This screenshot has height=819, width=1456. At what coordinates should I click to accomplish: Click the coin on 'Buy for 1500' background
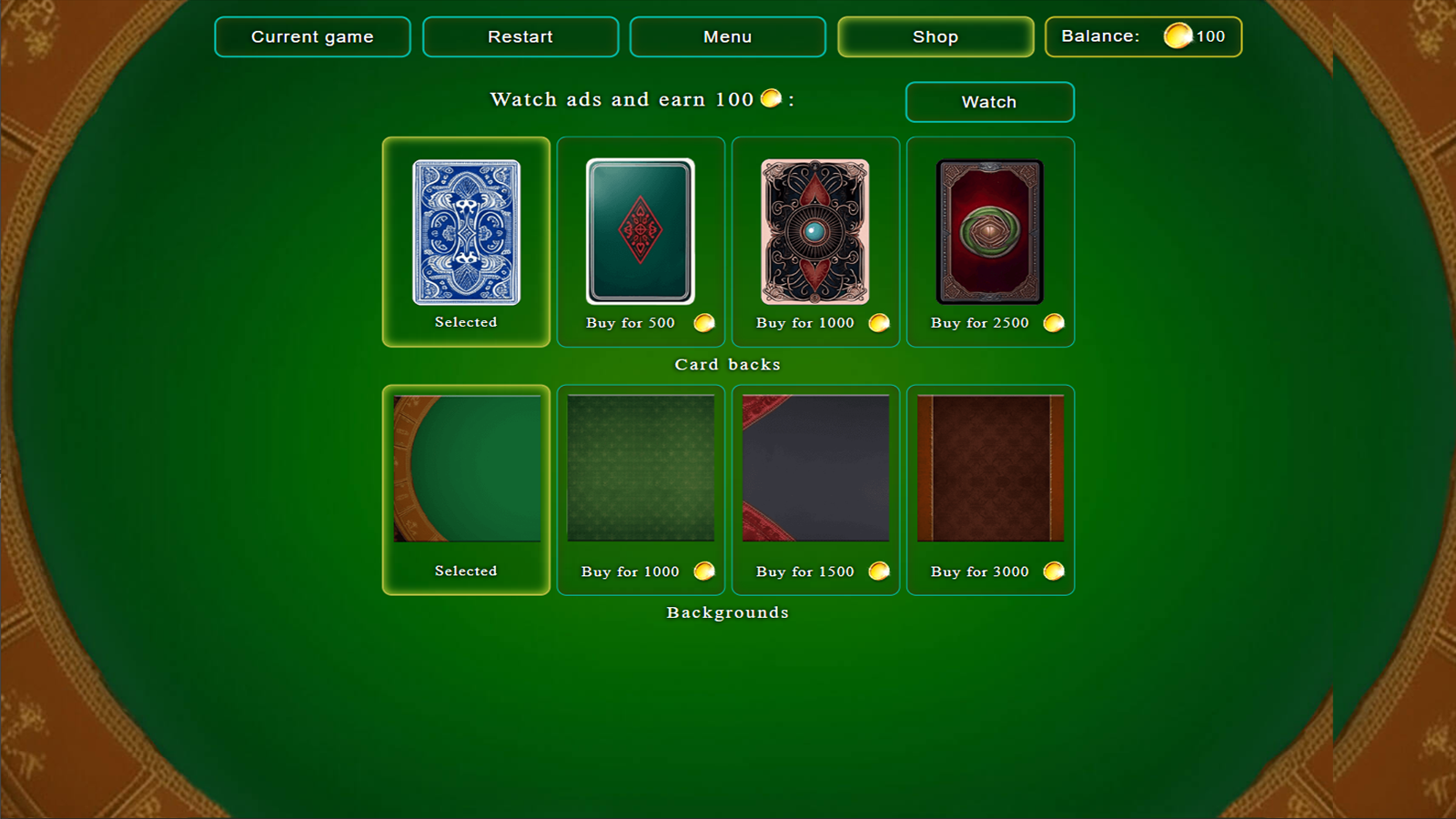[x=877, y=571]
